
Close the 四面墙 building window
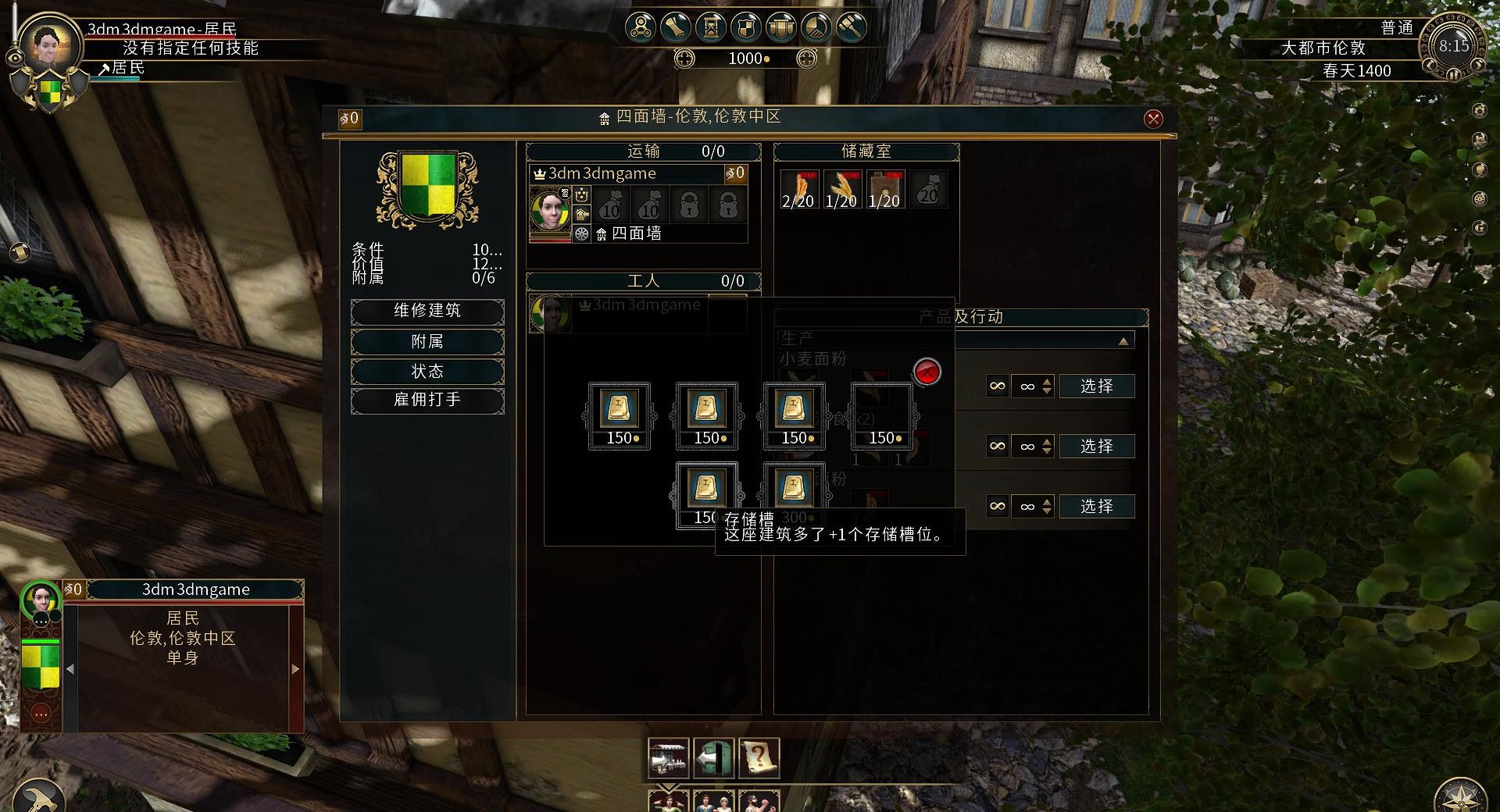1153,119
